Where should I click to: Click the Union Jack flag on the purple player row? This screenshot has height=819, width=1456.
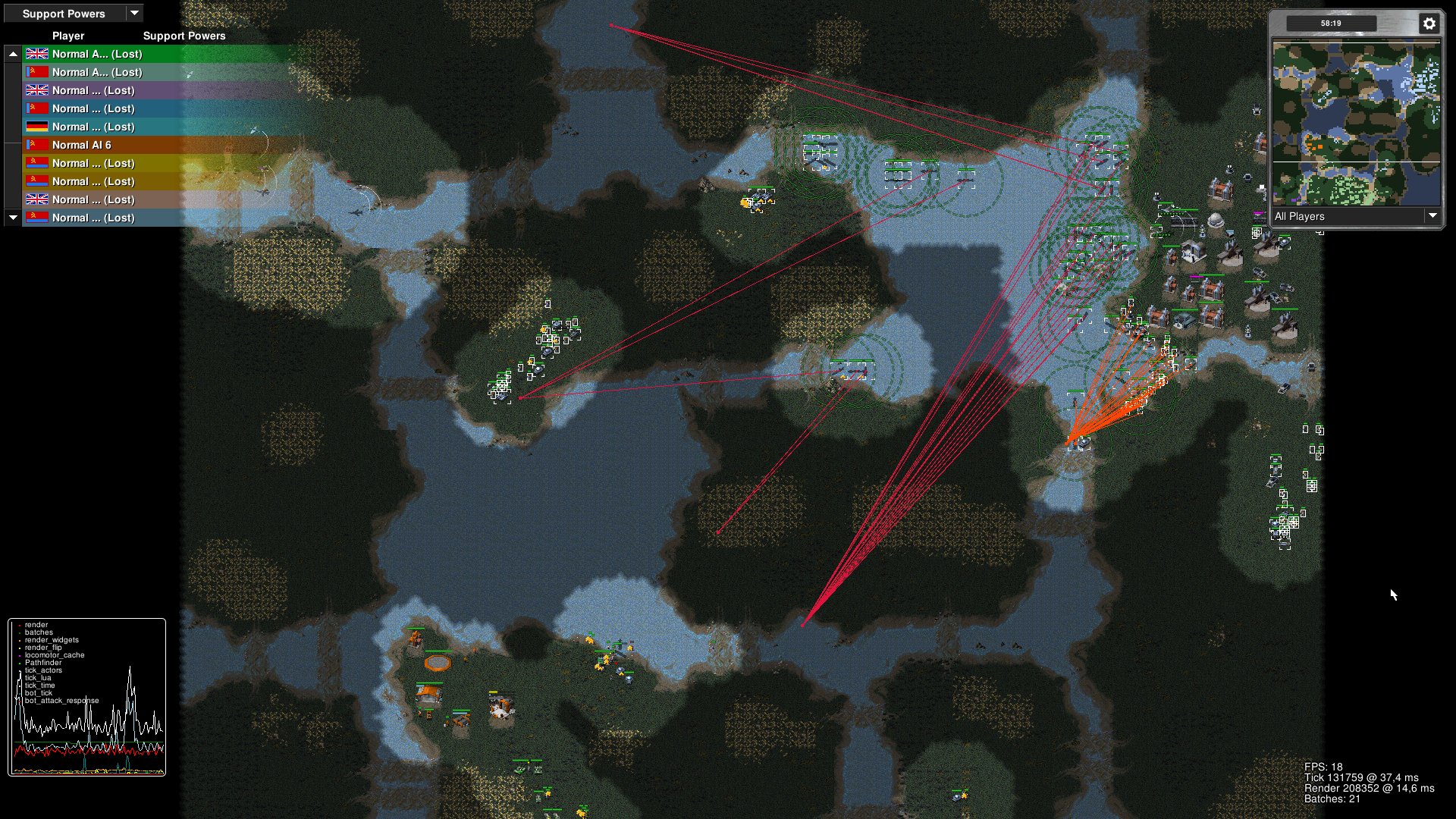[x=36, y=90]
